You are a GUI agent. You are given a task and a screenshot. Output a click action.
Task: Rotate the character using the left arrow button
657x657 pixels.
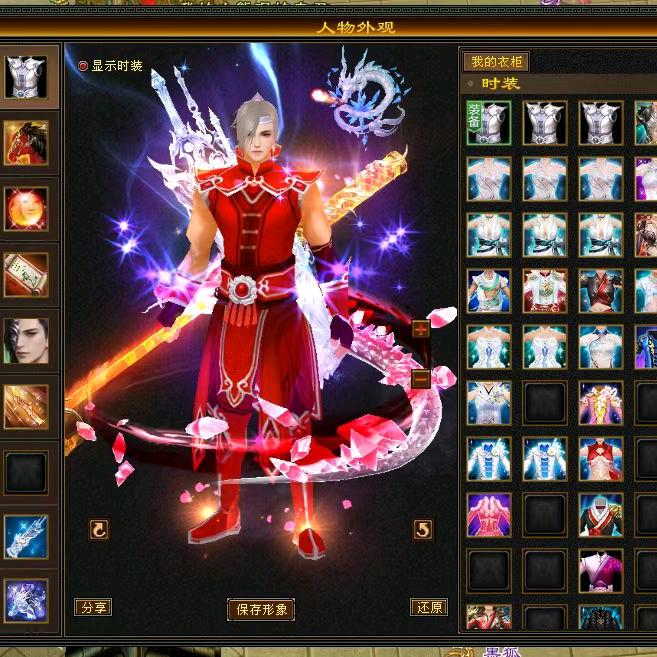[99, 529]
